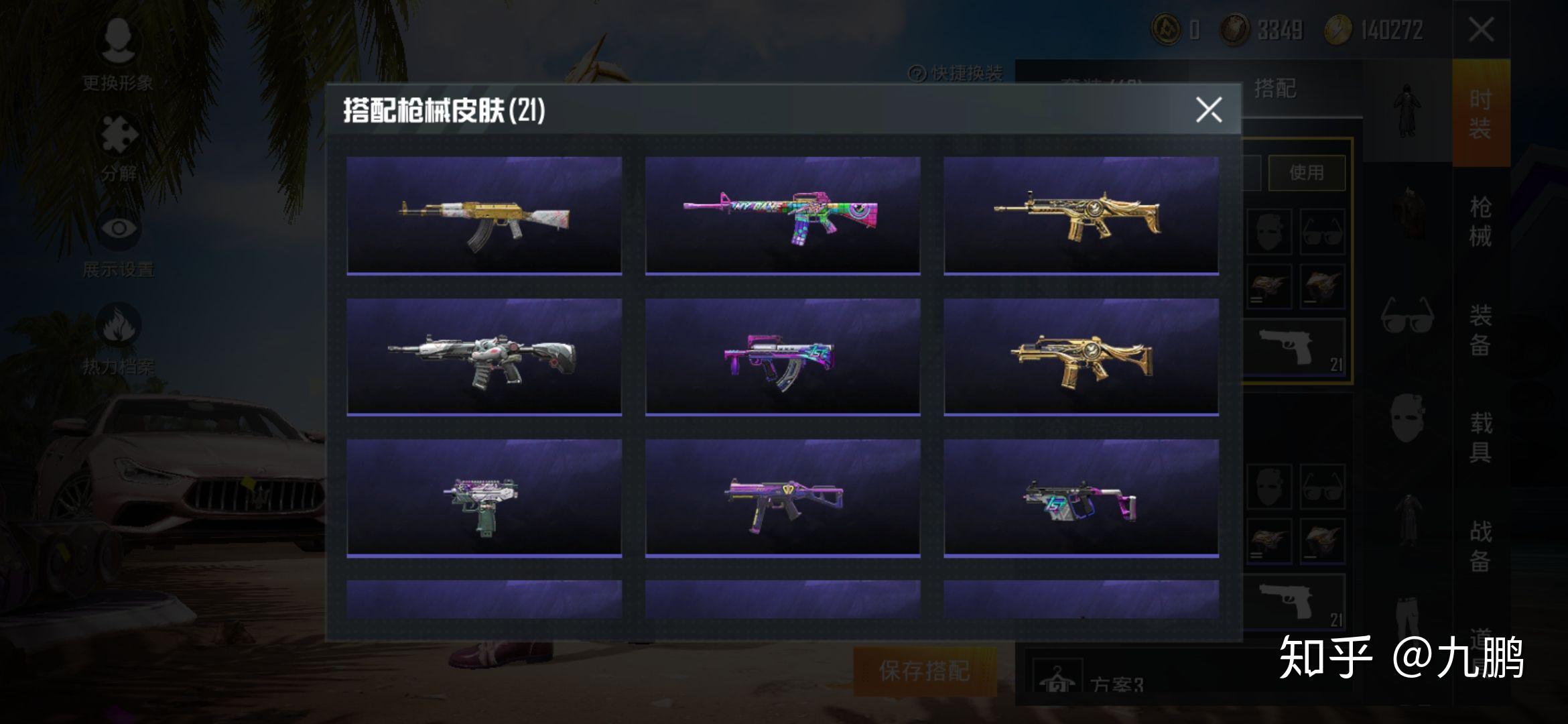Save the outfit with 保存搭配
The width and height of the screenshot is (1568, 724).
coord(925,670)
